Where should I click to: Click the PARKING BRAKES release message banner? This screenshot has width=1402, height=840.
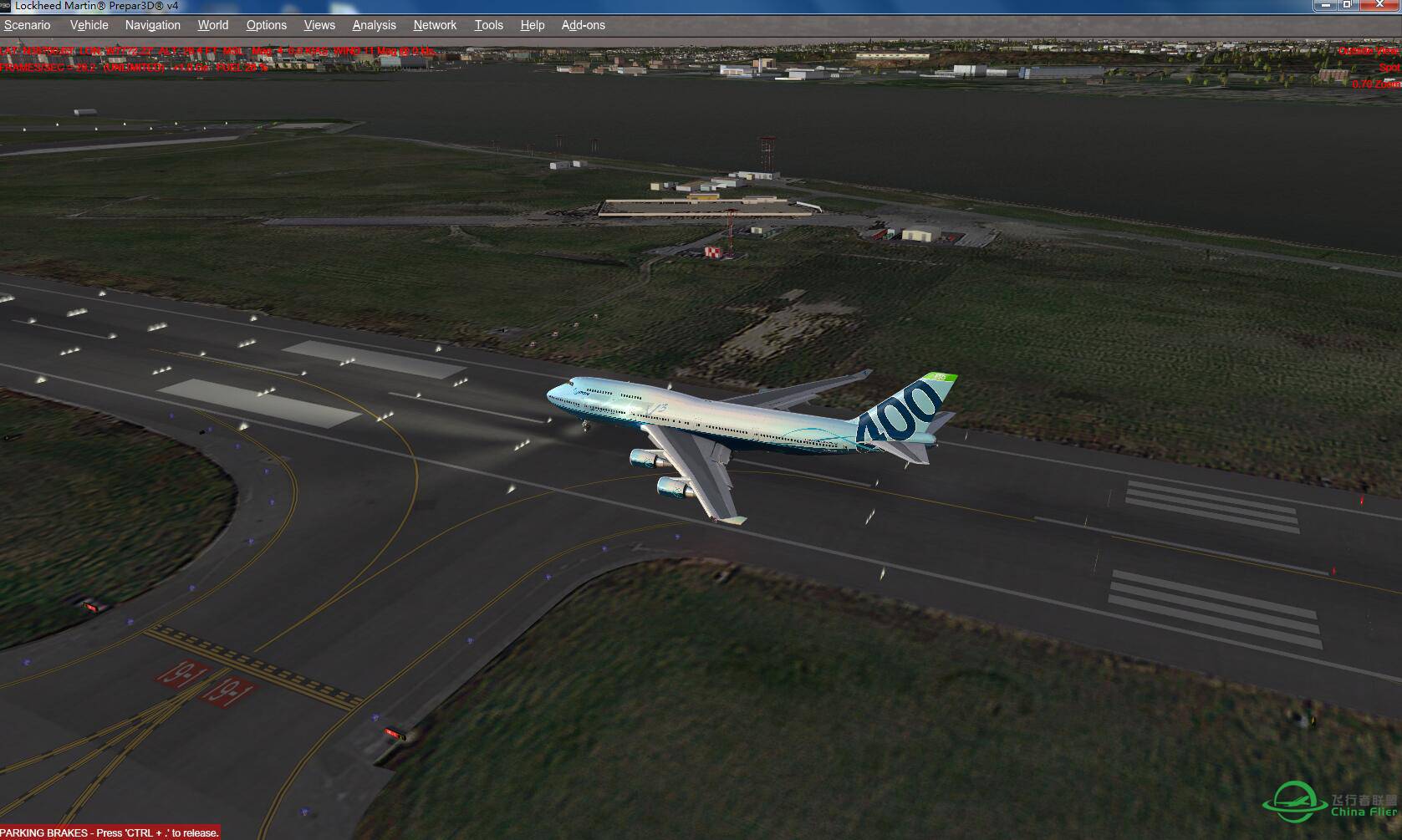coord(109,832)
